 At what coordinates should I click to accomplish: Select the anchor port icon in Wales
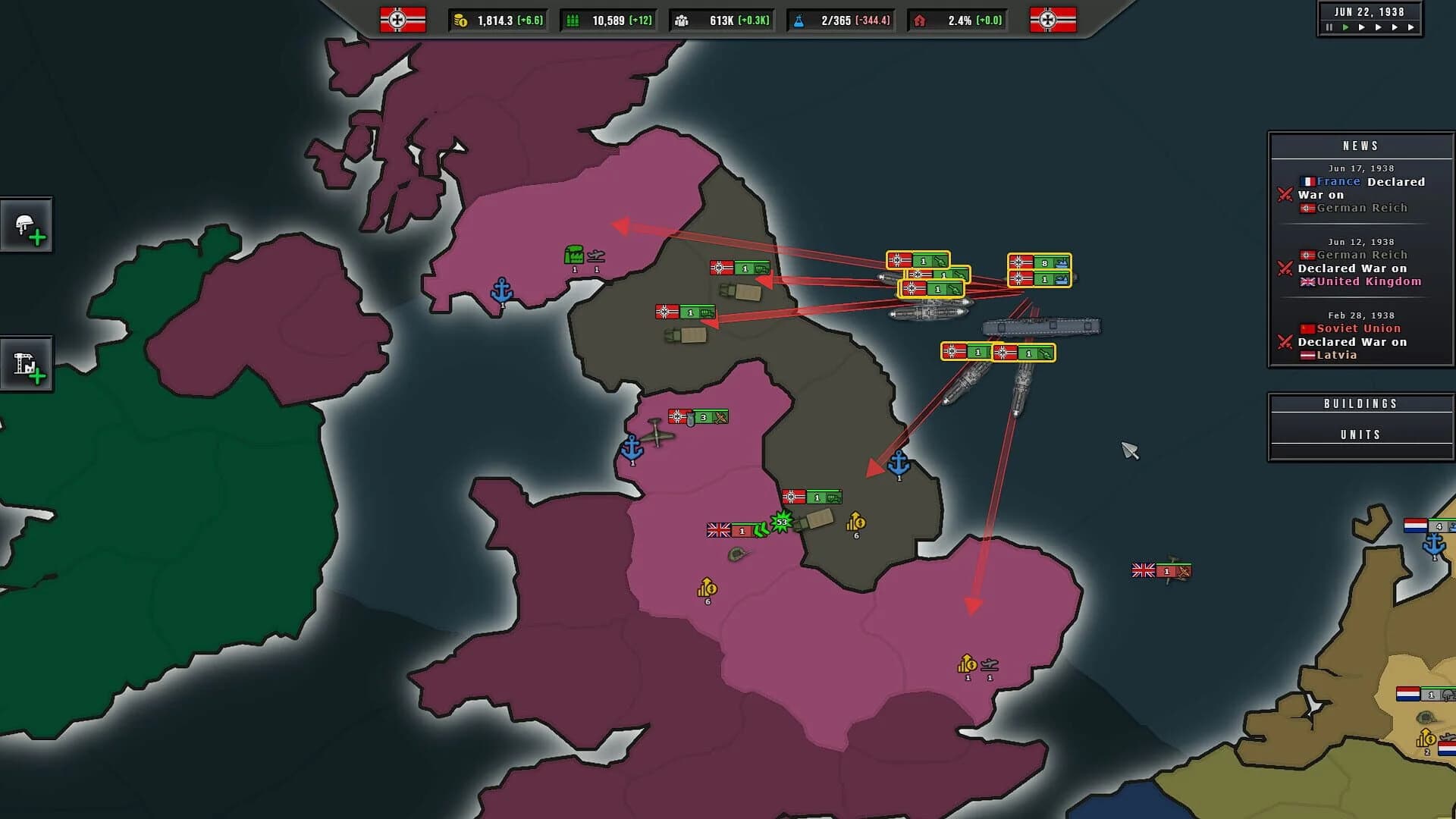[x=632, y=447]
